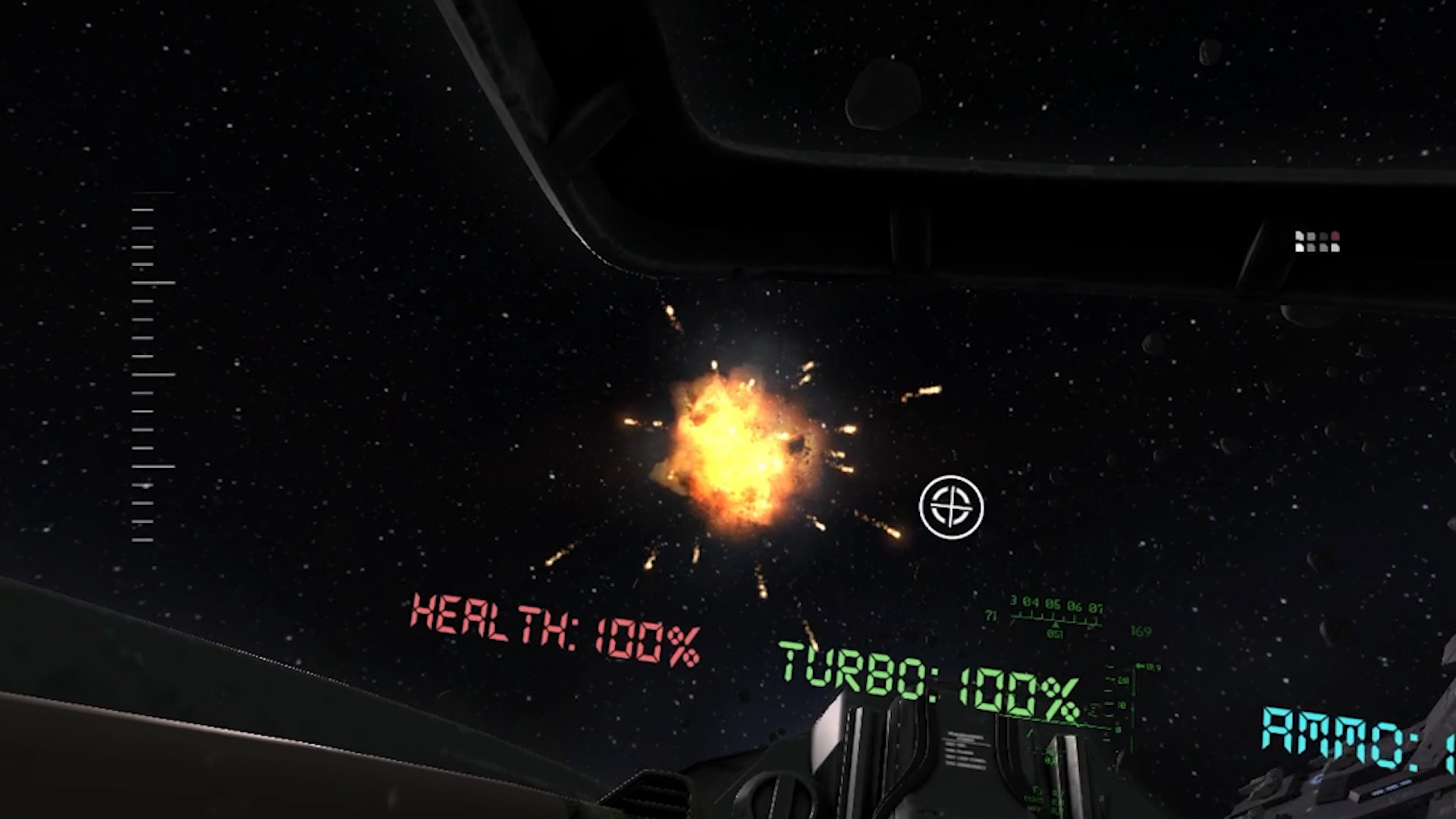Collapse the status square grid display
Viewport: 1456px width, 819px height.
(1316, 242)
